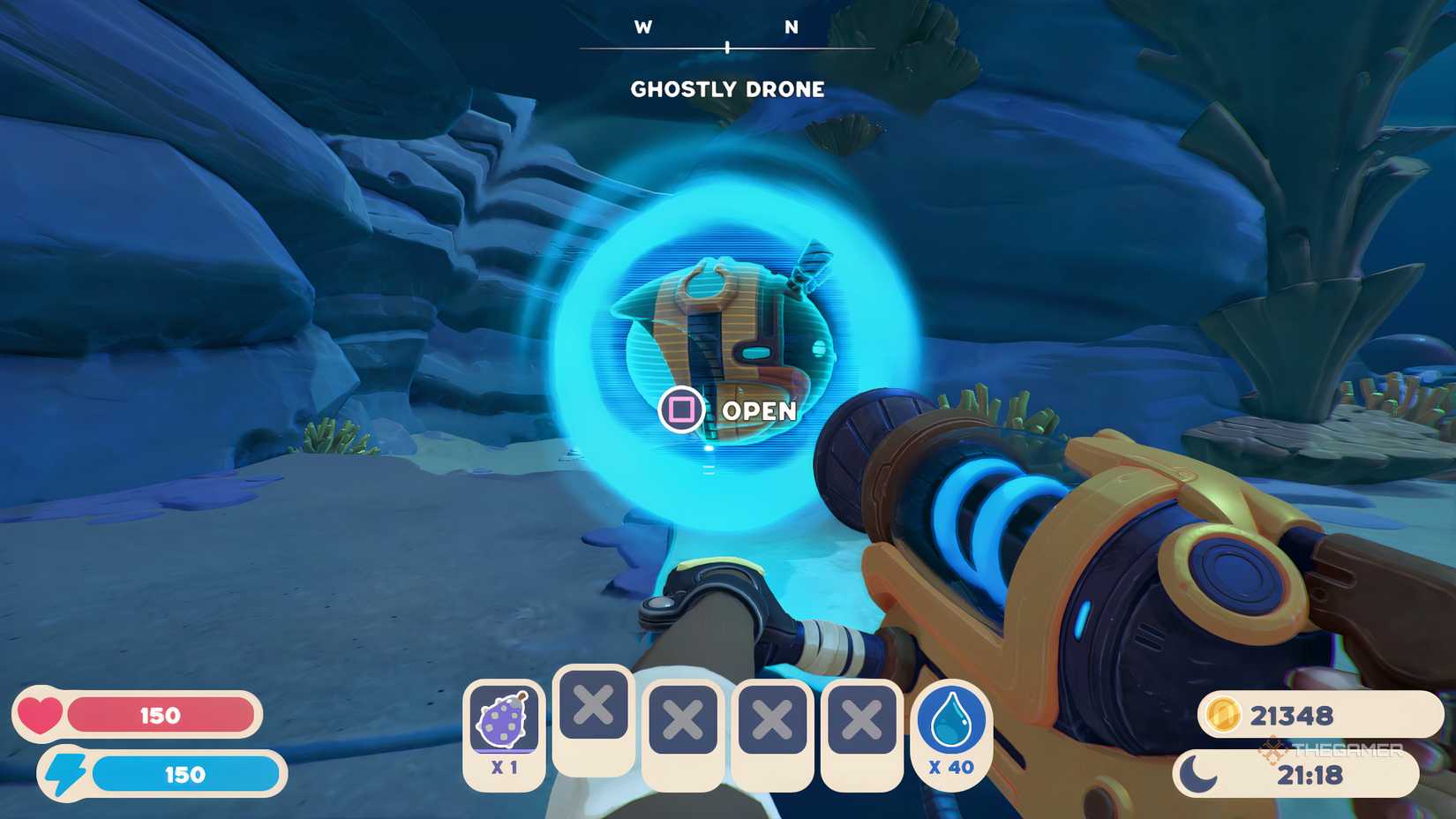Click the N compass heading
Screen dimensions: 1456x819
[x=790, y=26]
